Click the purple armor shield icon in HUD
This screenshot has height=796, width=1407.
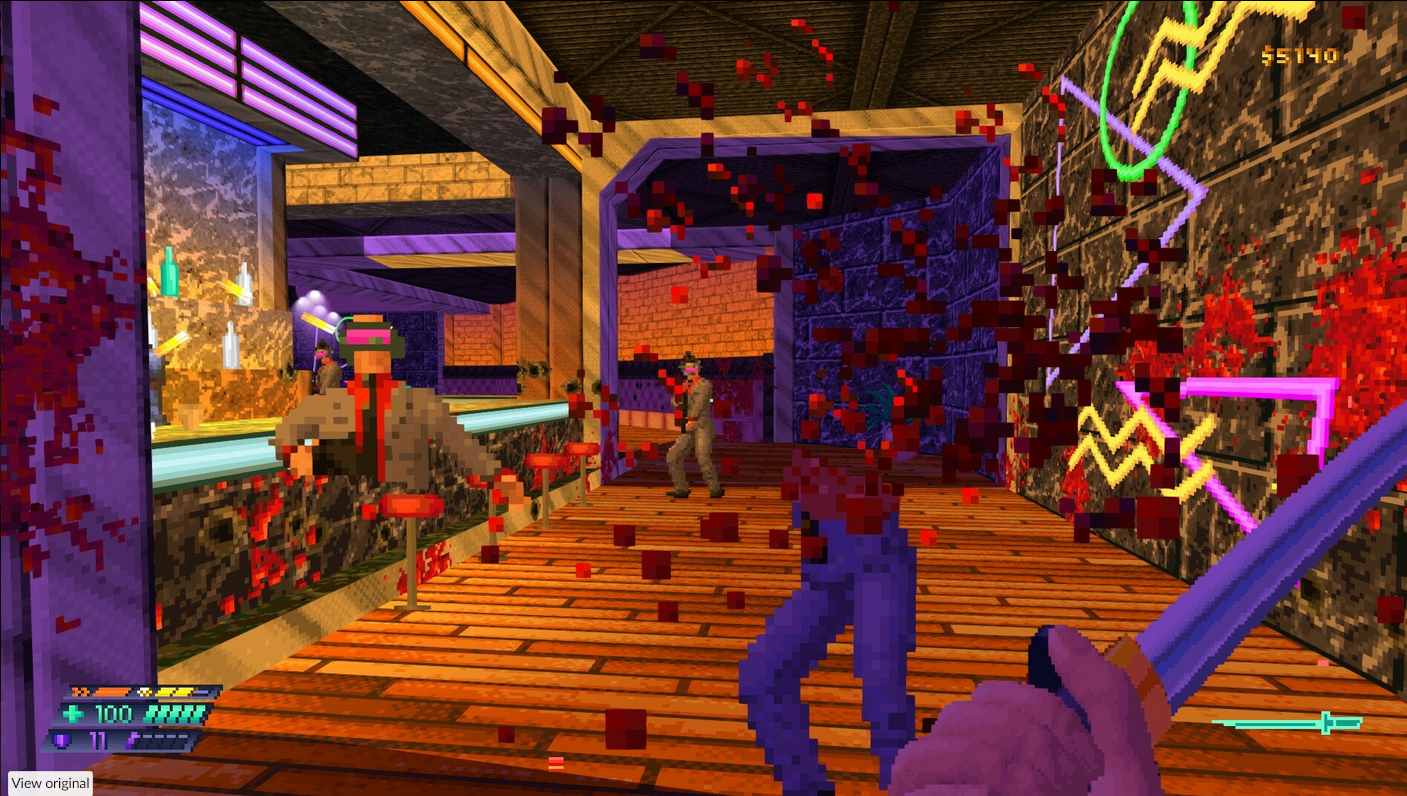[x=65, y=740]
